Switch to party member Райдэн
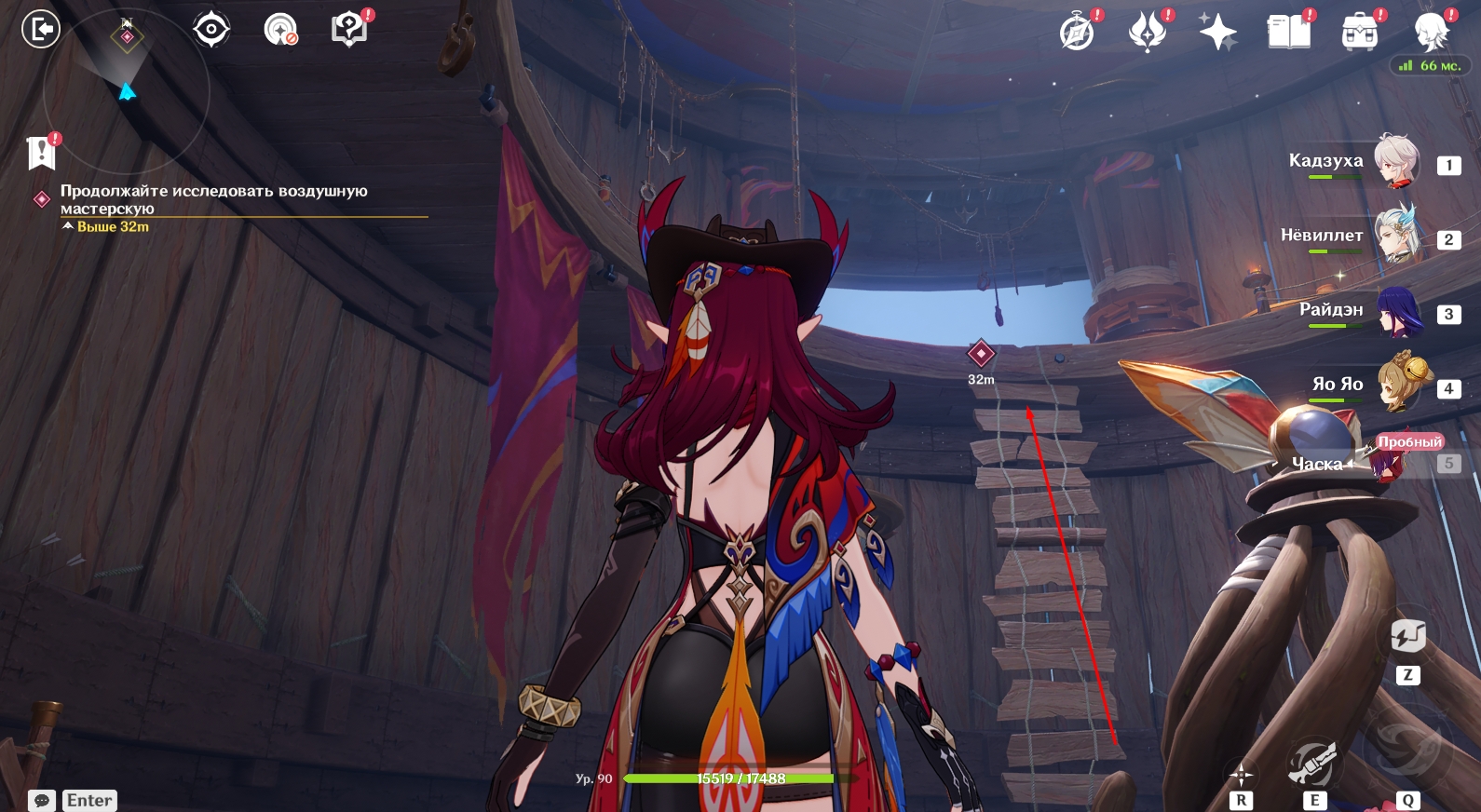The image size is (1481, 812). point(1396,311)
